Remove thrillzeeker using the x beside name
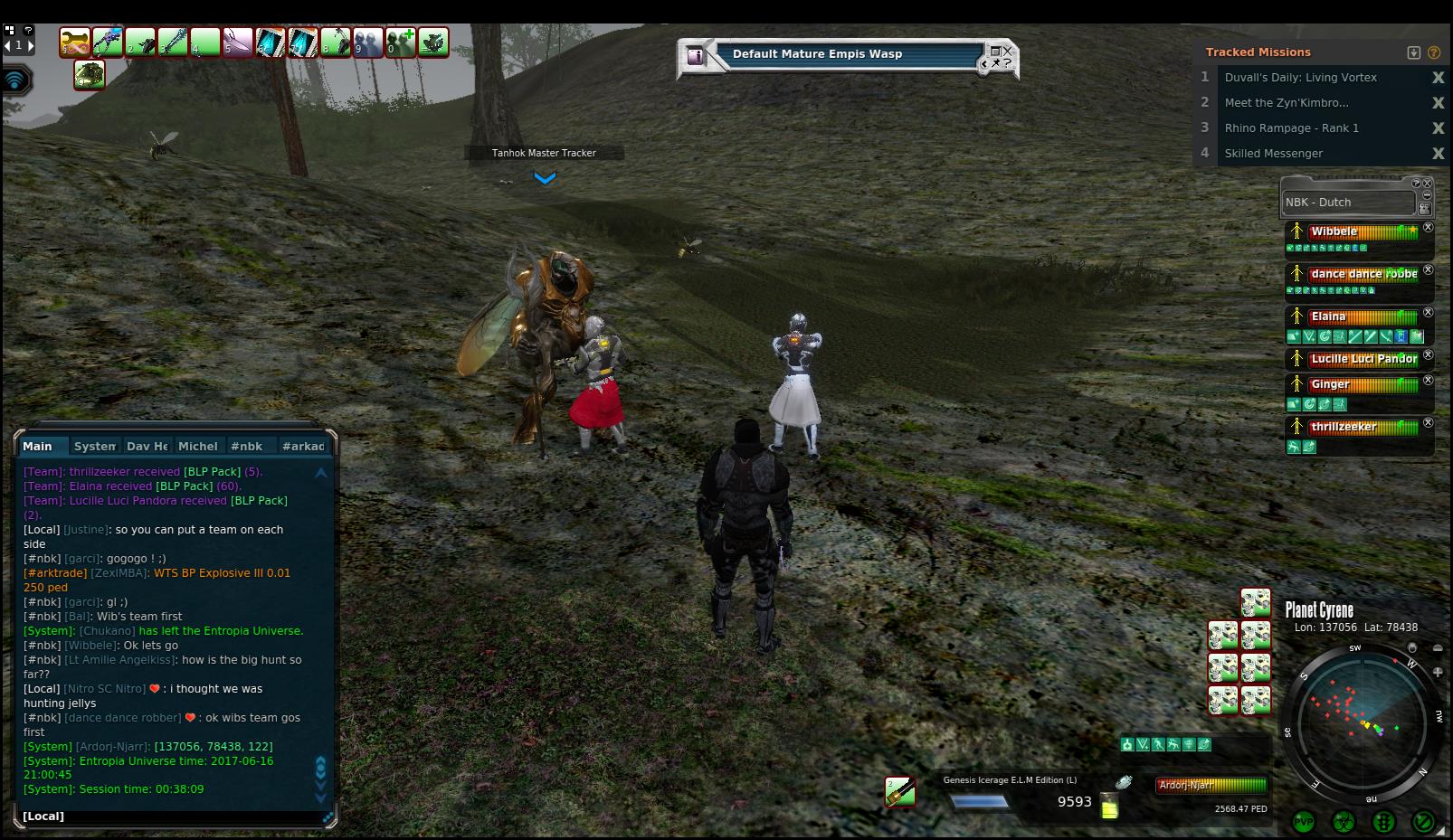The width and height of the screenshot is (1453, 840). (1429, 422)
